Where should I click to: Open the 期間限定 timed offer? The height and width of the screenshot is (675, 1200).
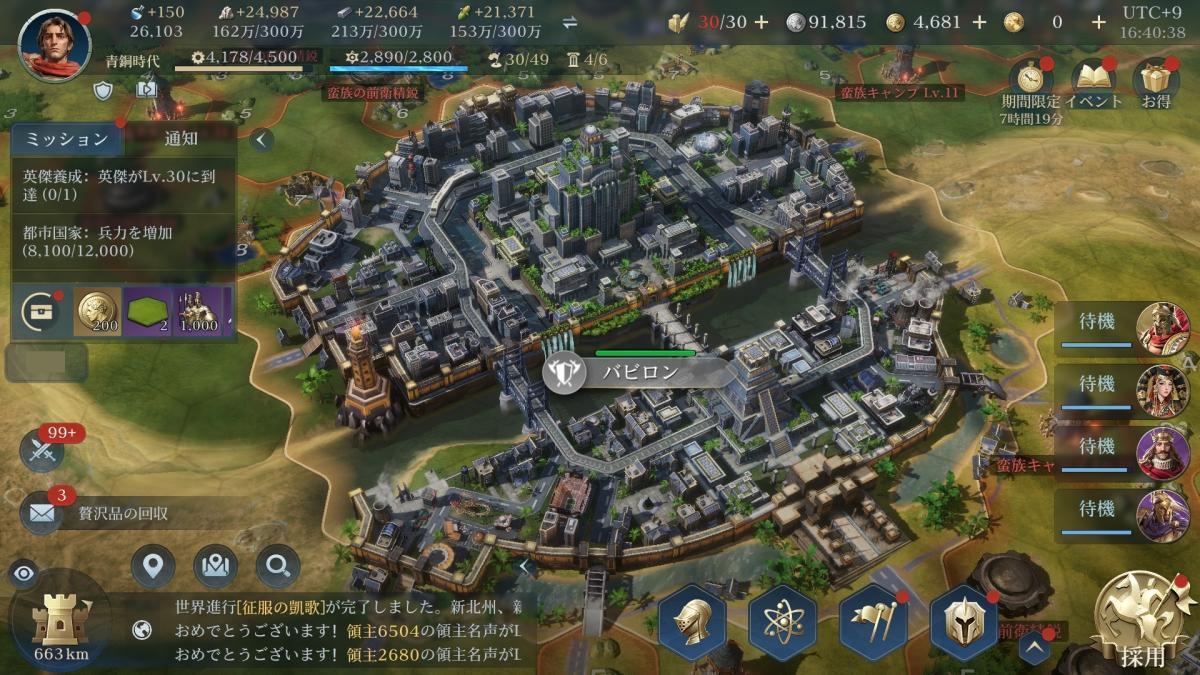1029,78
